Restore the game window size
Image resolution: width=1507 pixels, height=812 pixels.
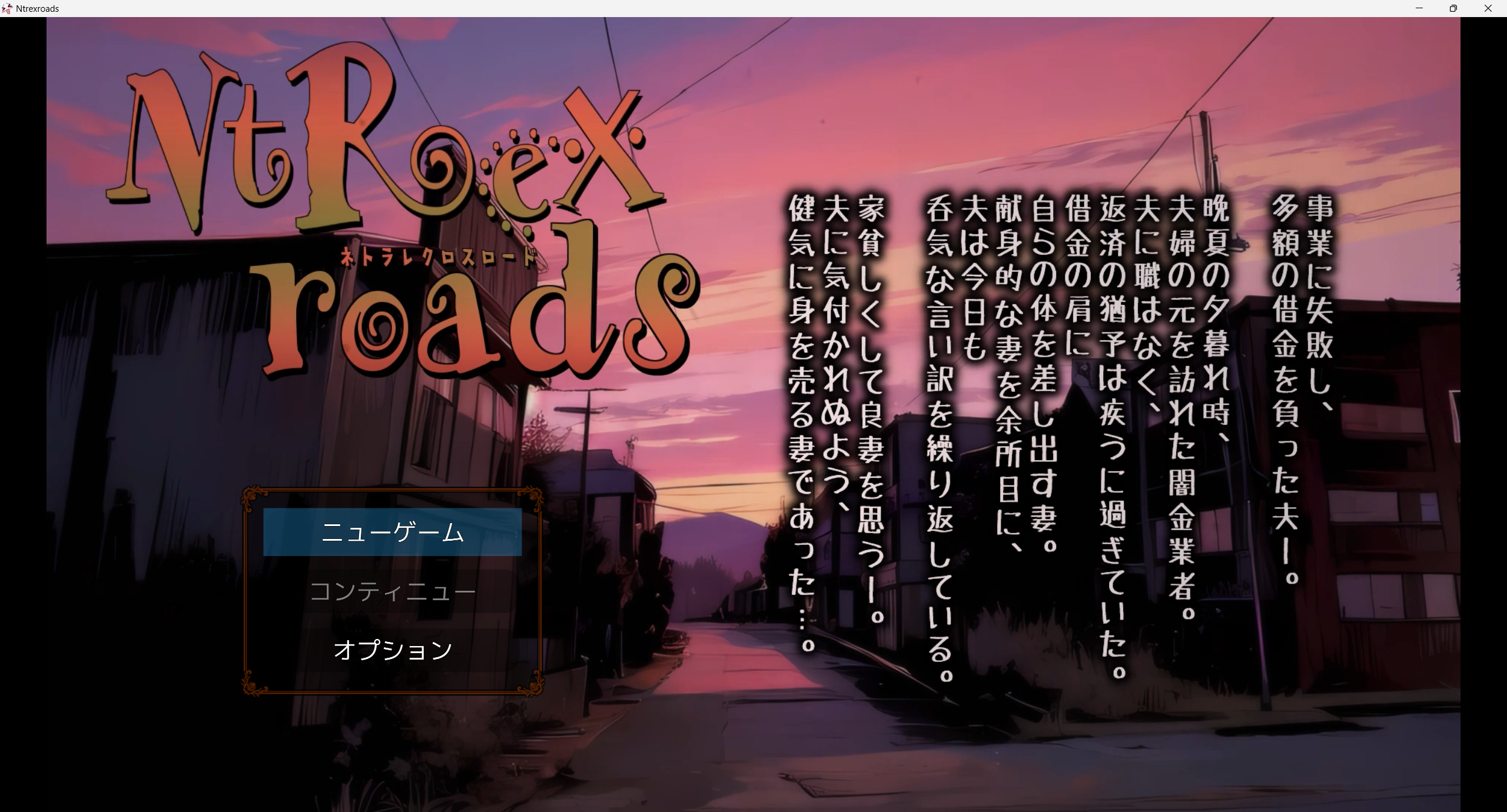point(1453,8)
